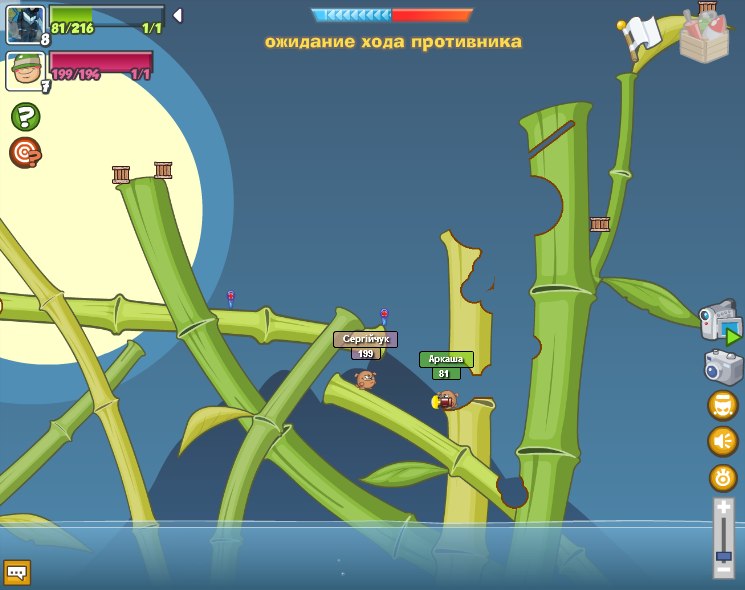This screenshot has width=745, height=590.
Task: Open settings with the orange gear button
Action: (723, 478)
